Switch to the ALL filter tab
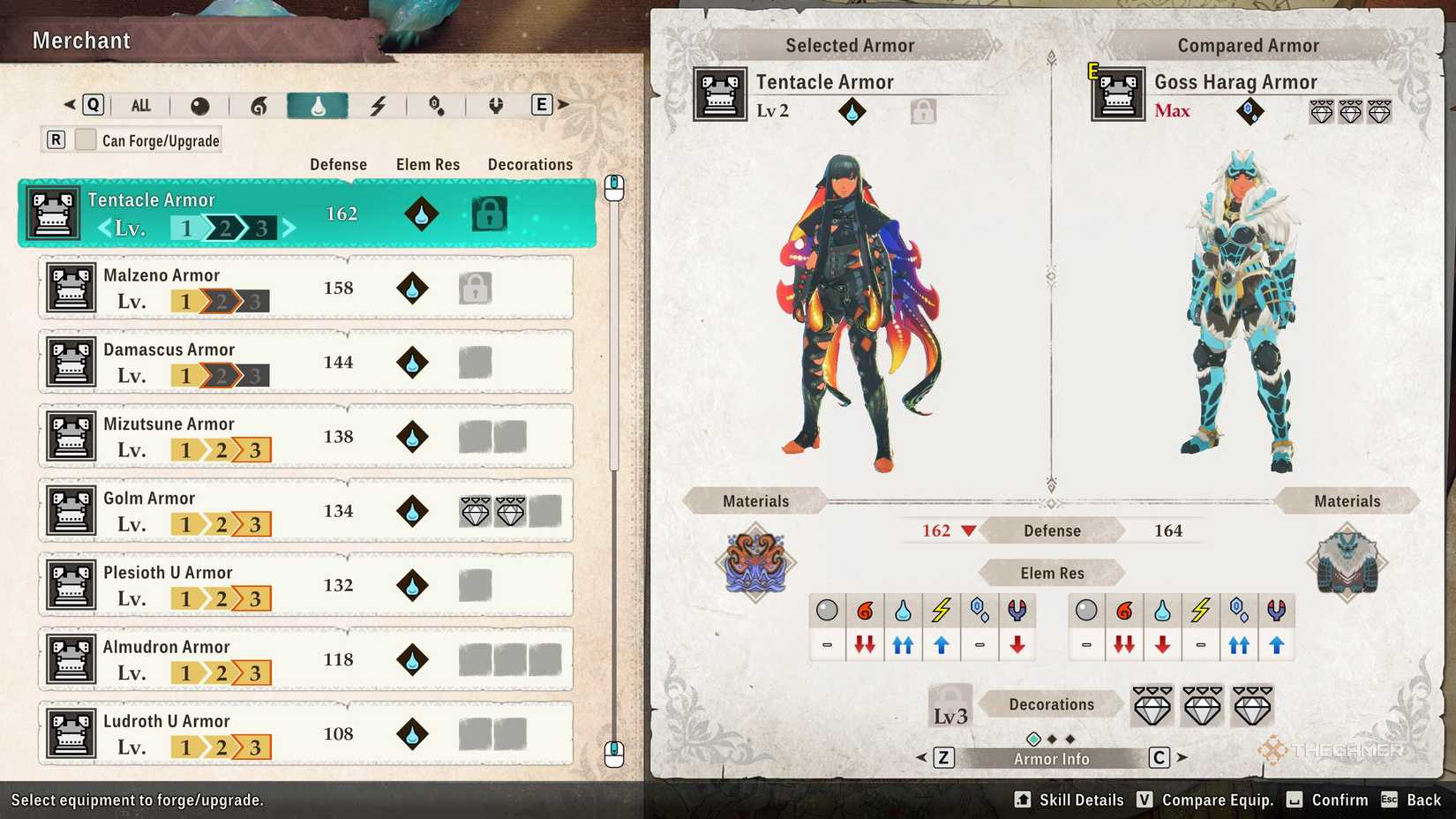 pos(140,104)
